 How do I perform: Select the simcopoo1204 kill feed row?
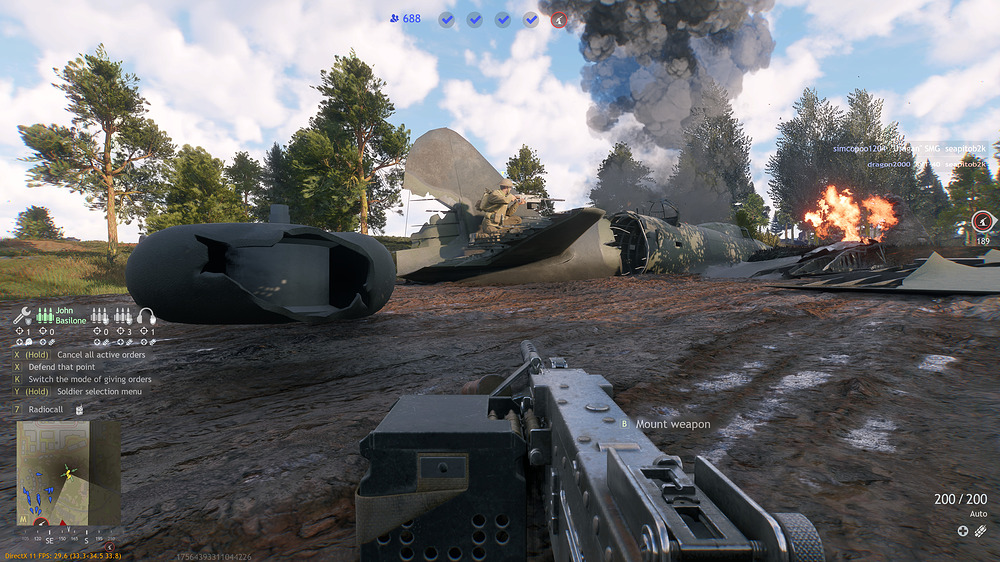coord(910,148)
